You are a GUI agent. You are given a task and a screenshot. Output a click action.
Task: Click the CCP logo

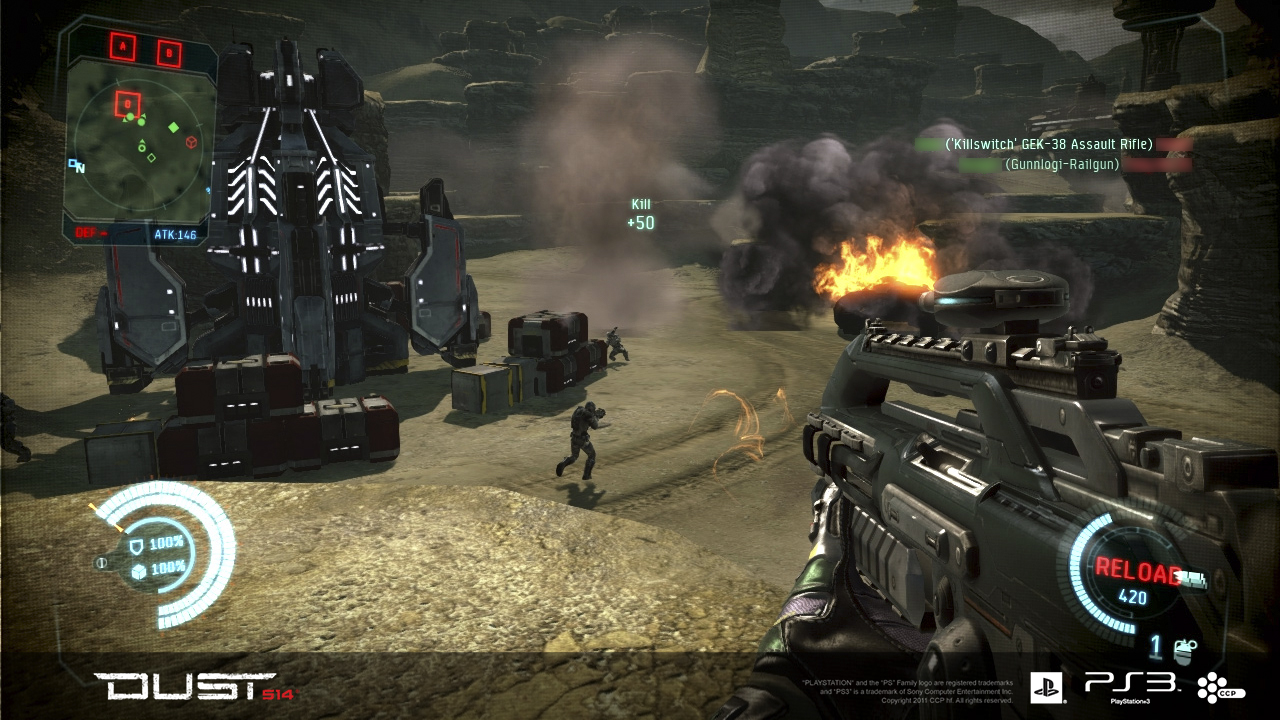[x=1221, y=687]
